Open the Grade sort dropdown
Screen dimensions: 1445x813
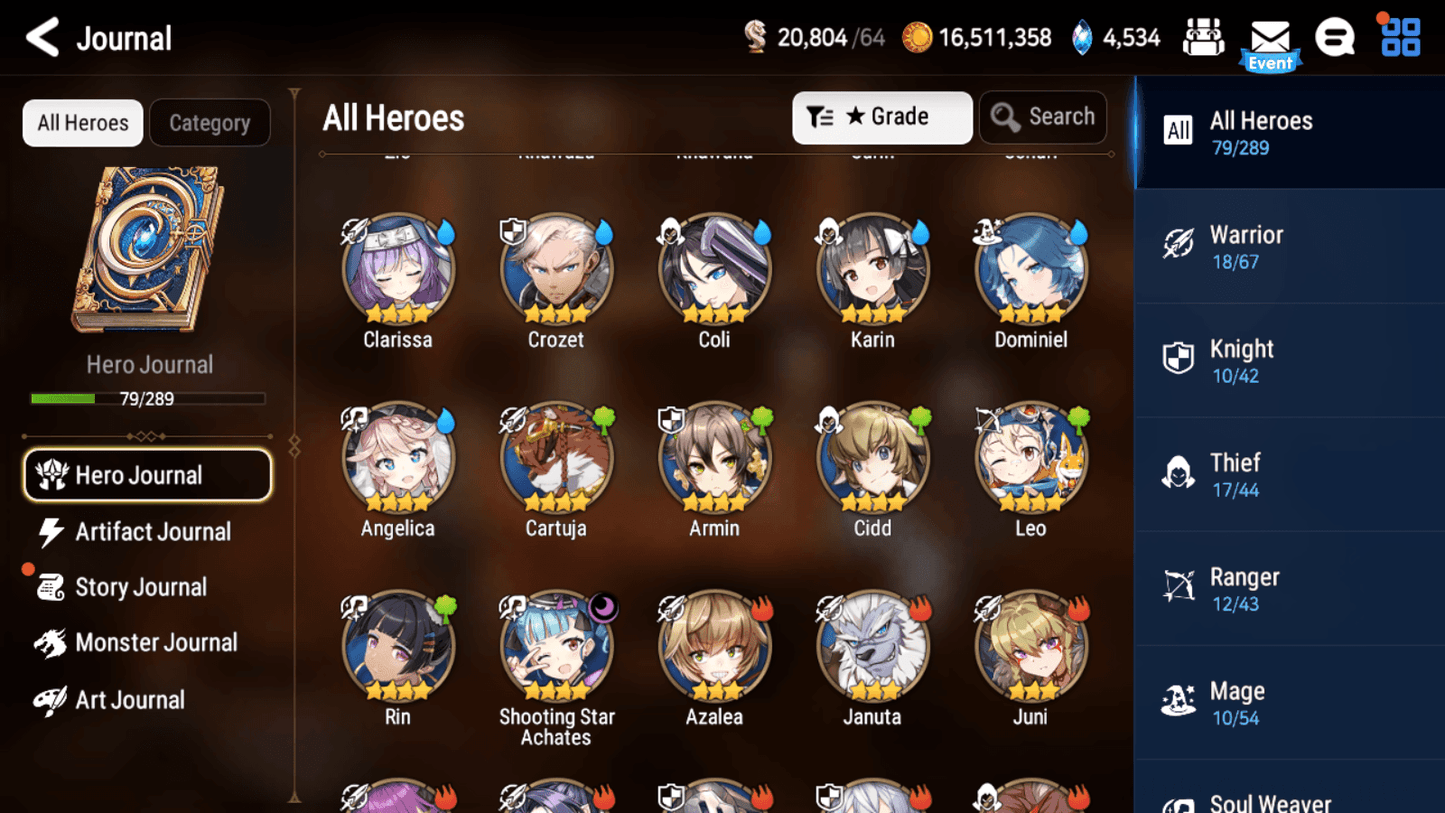click(x=882, y=117)
